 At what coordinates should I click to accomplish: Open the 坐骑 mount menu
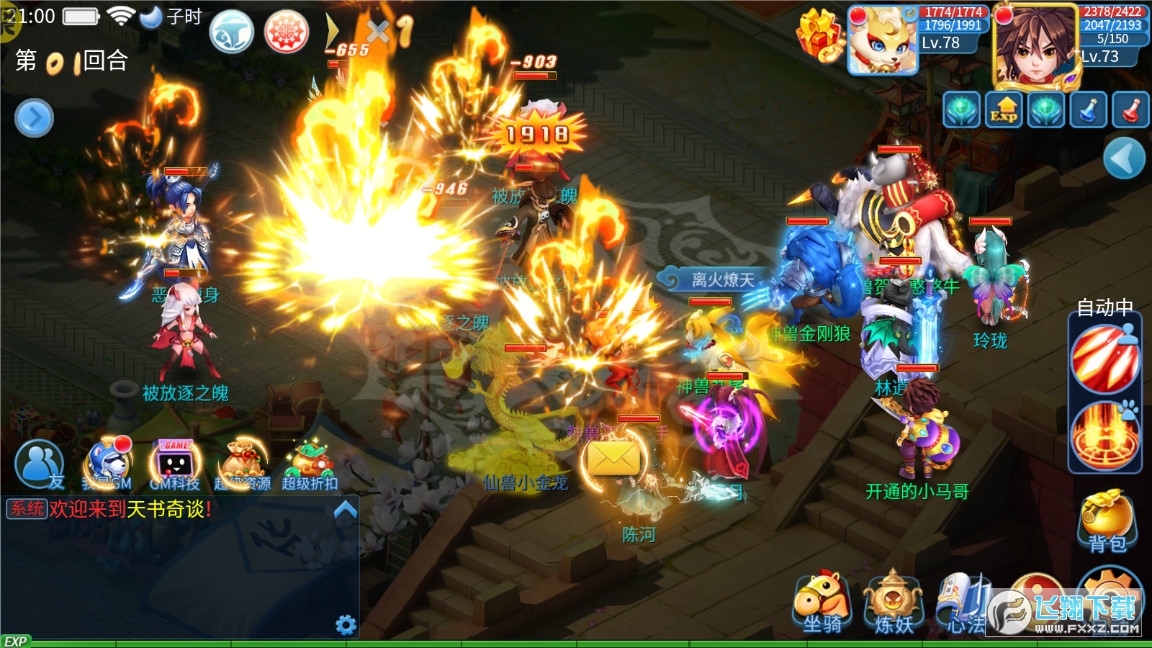[822, 603]
